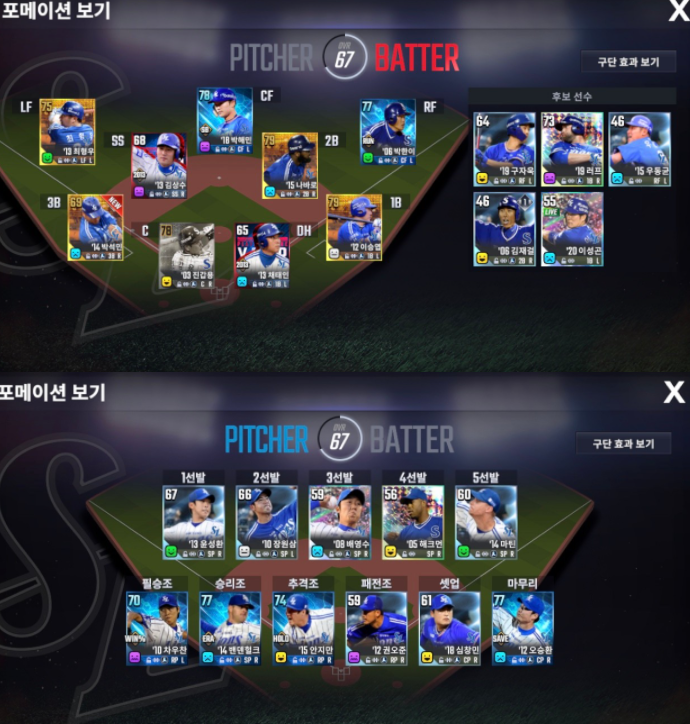This screenshot has width=690, height=724.
Task: Select 1선발 starter '13 윤성환 card
Action: (x=191, y=523)
